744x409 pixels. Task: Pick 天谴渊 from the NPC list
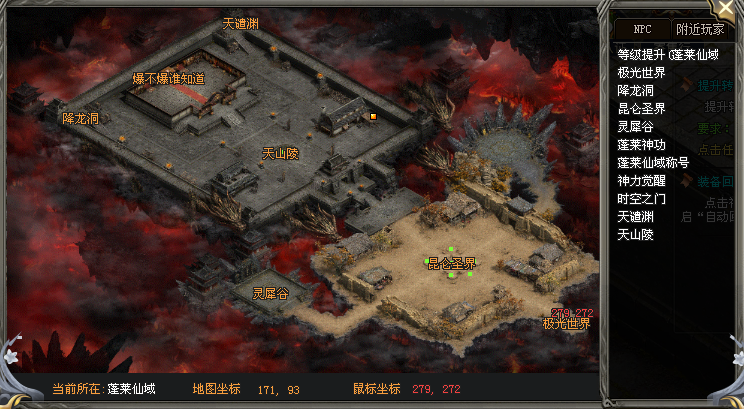635,216
